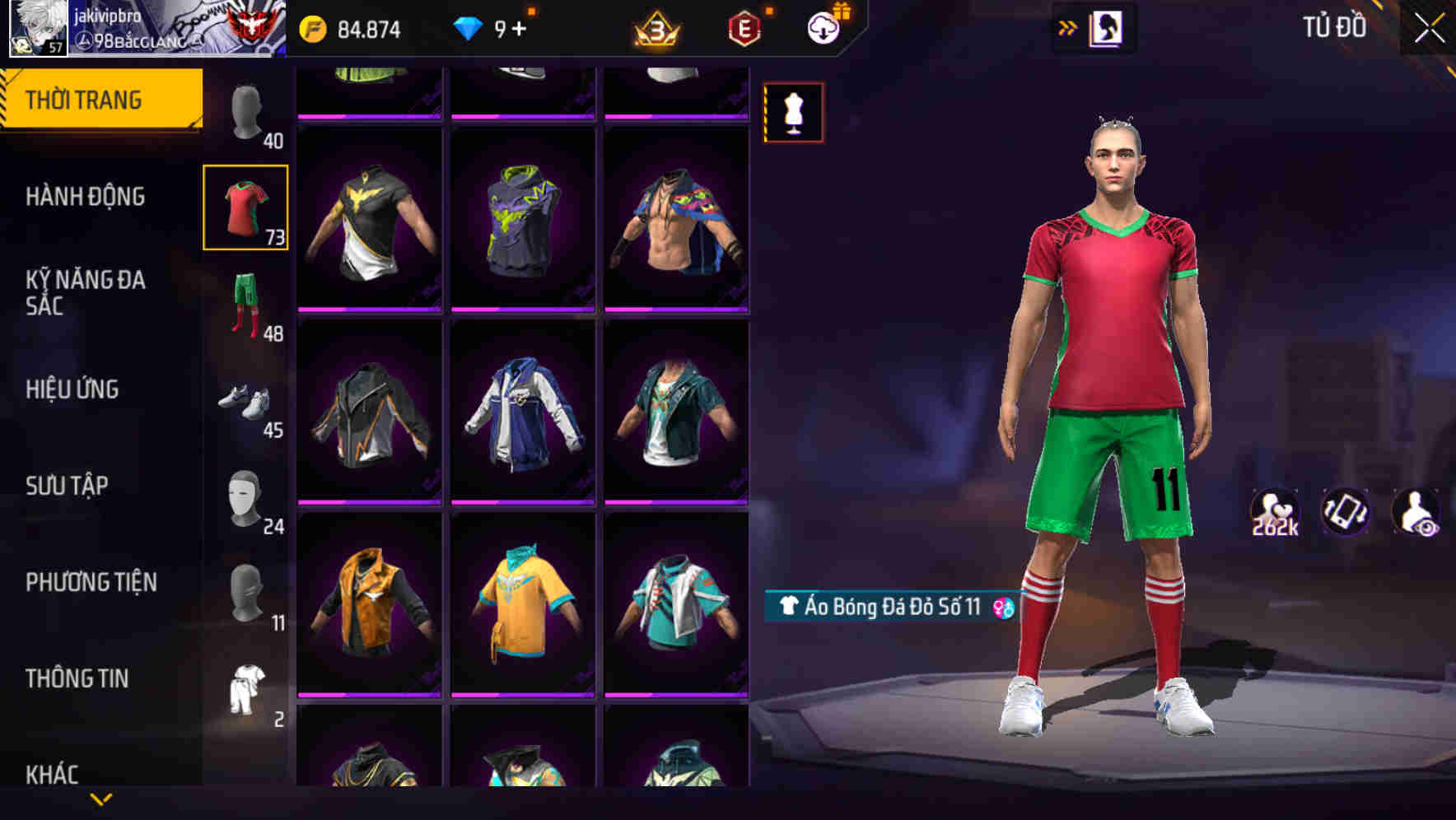Expand the sidebar with the down chevron below KHÁC
The width and height of the screenshot is (1456, 820).
[99, 797]
